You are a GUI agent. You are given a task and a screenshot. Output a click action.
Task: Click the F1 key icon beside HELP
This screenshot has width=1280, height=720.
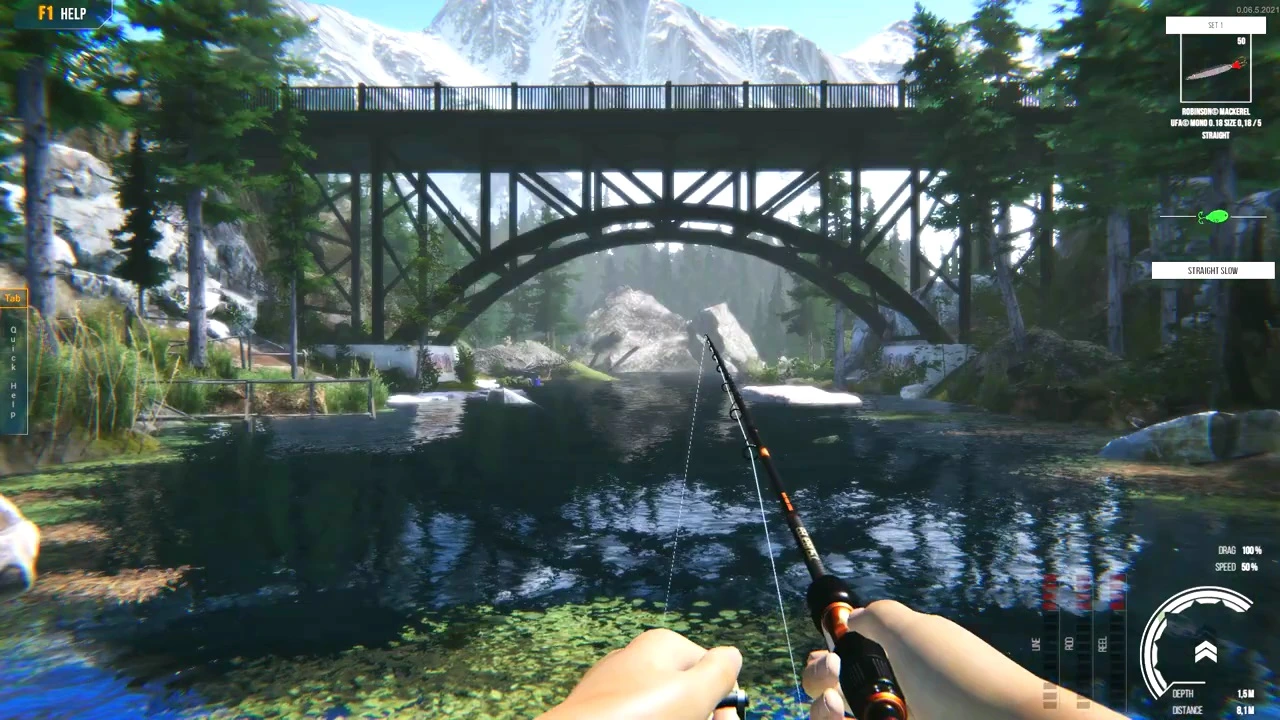coord(44,13)
